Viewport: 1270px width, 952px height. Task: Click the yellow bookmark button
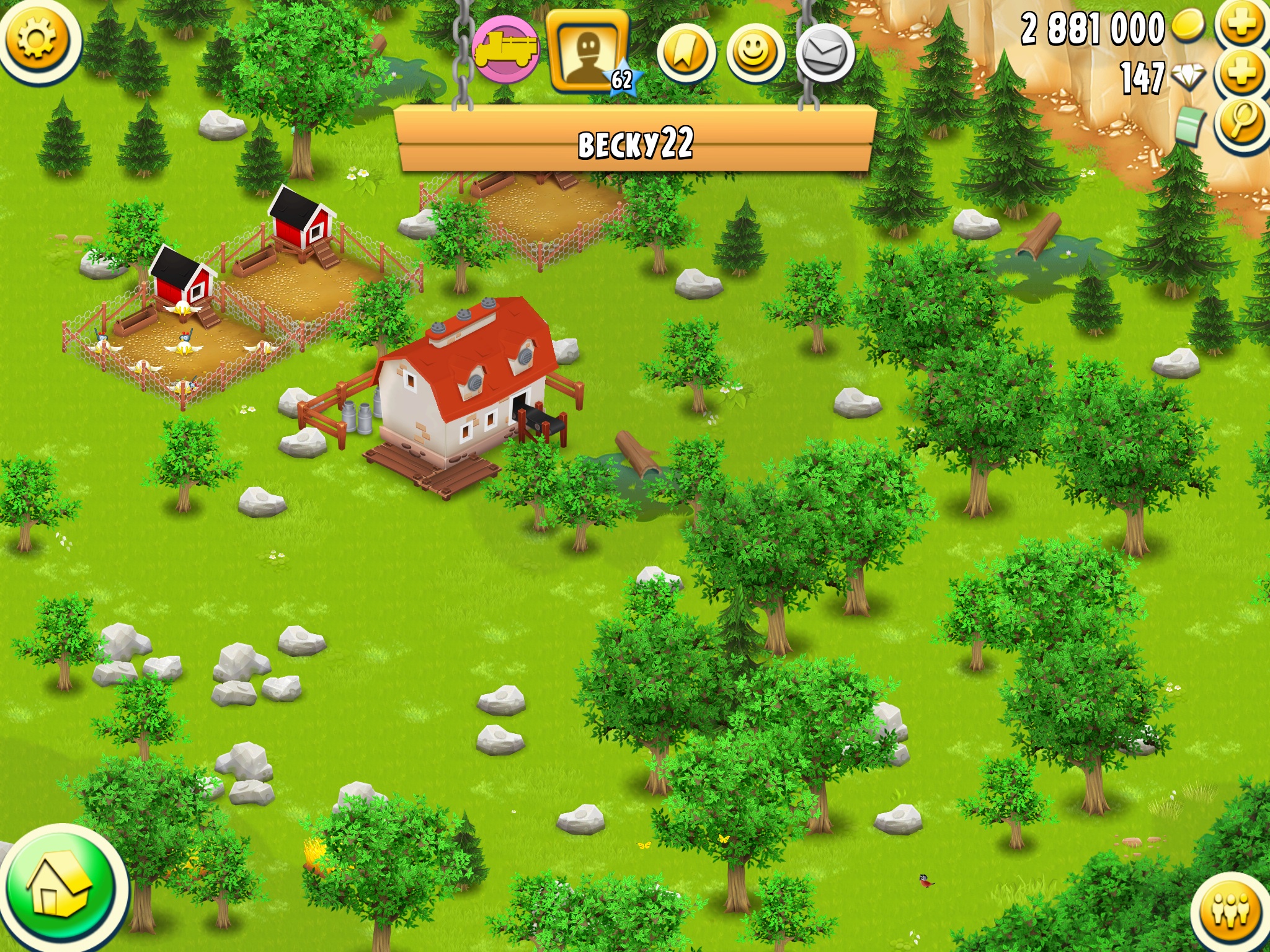[685, 54]
